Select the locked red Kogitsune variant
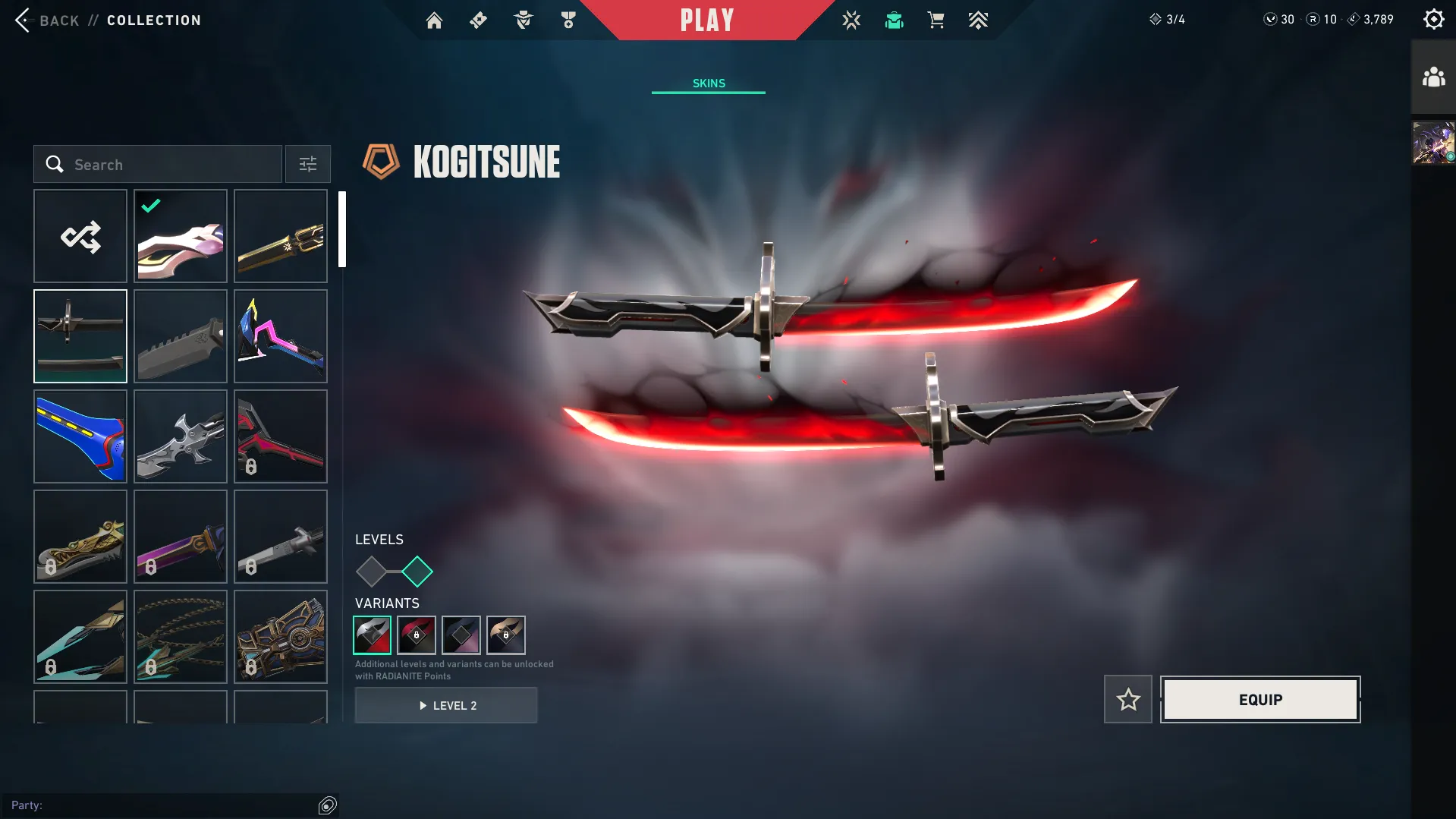 [x=417, y=635]
